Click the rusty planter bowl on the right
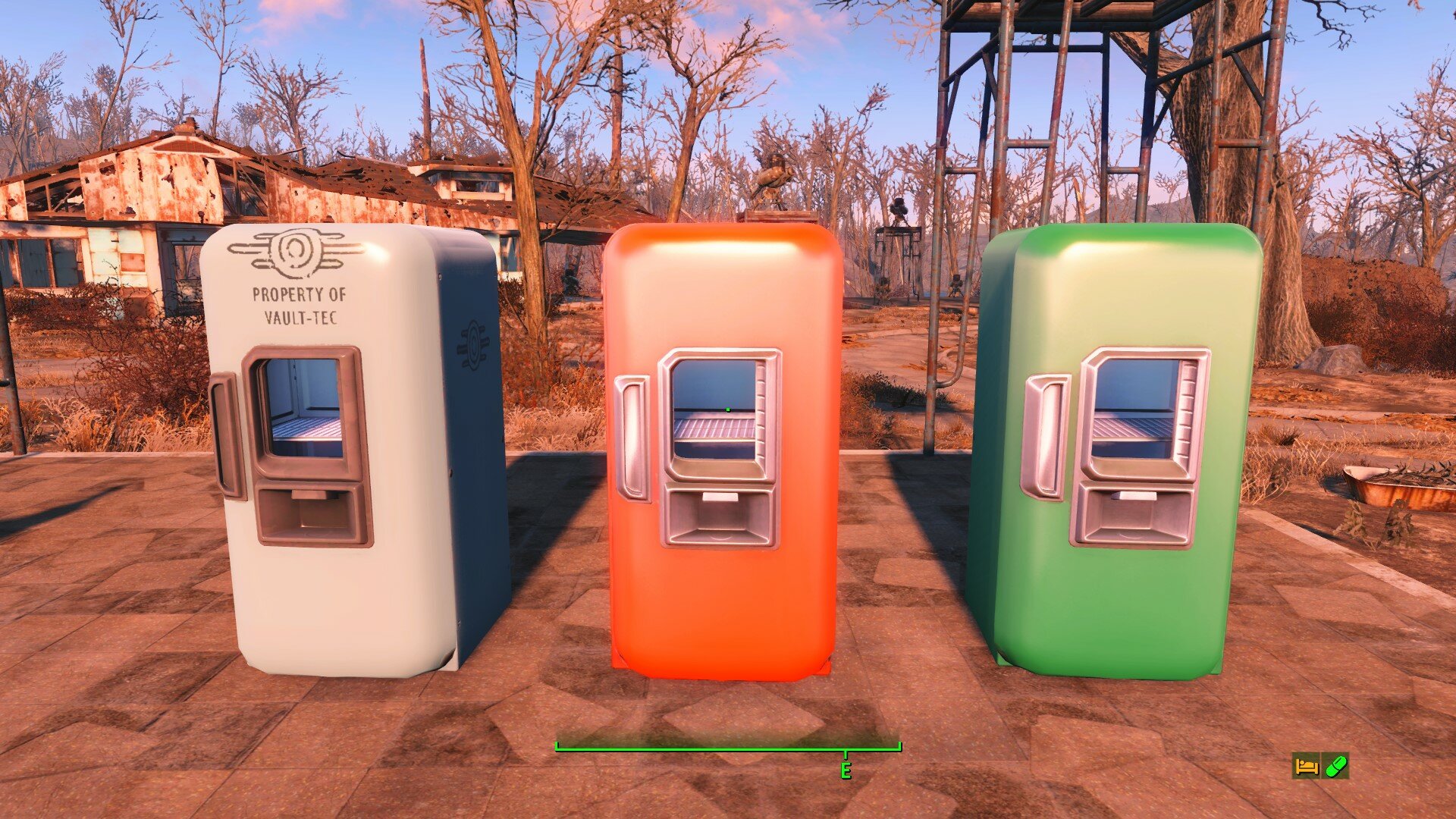 (x=1398, y=485)
